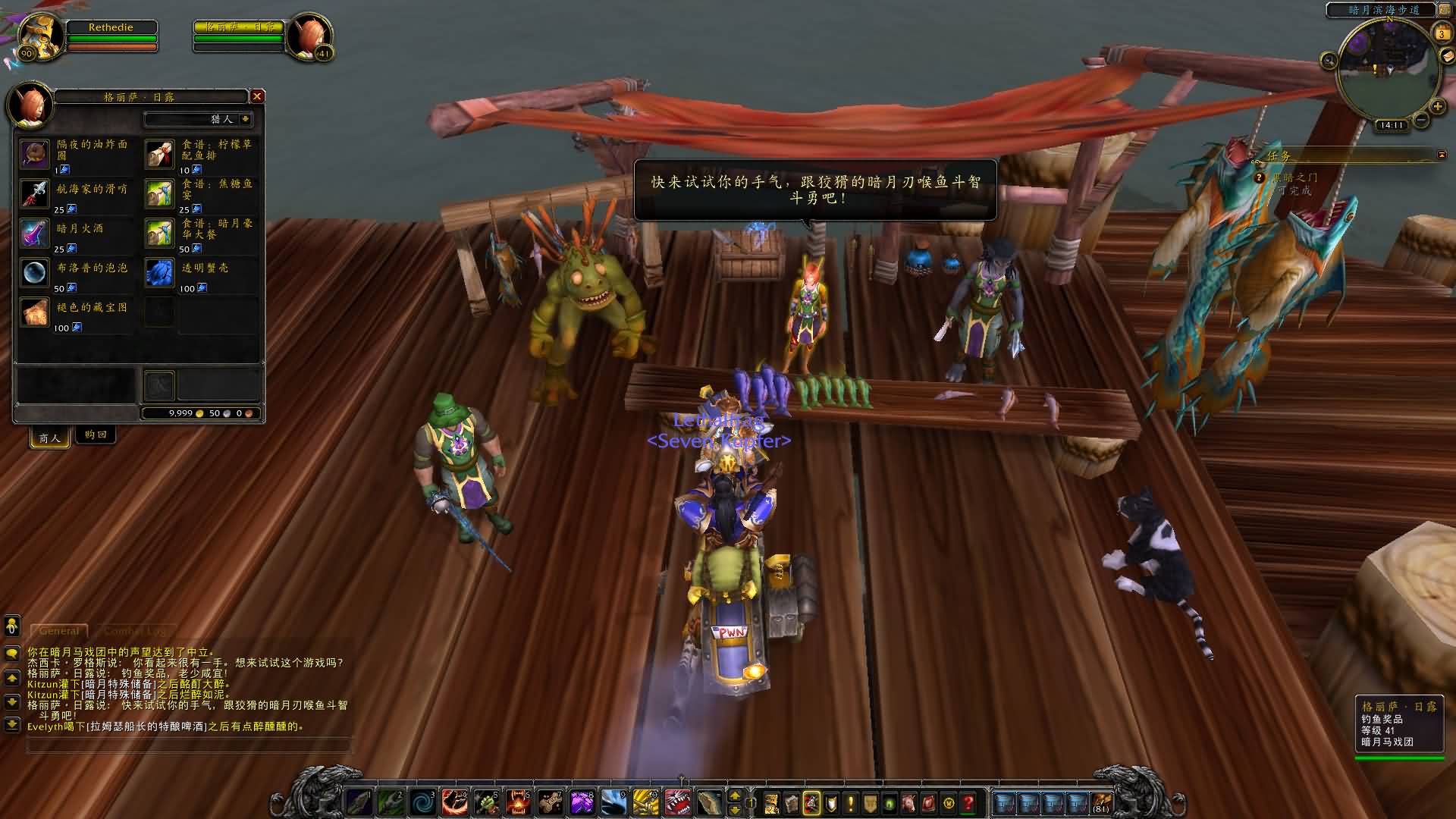This screenshot has width=1456, height=819.
Task: Zoom out on the minimap
Action: click(x=1421, y=120)
